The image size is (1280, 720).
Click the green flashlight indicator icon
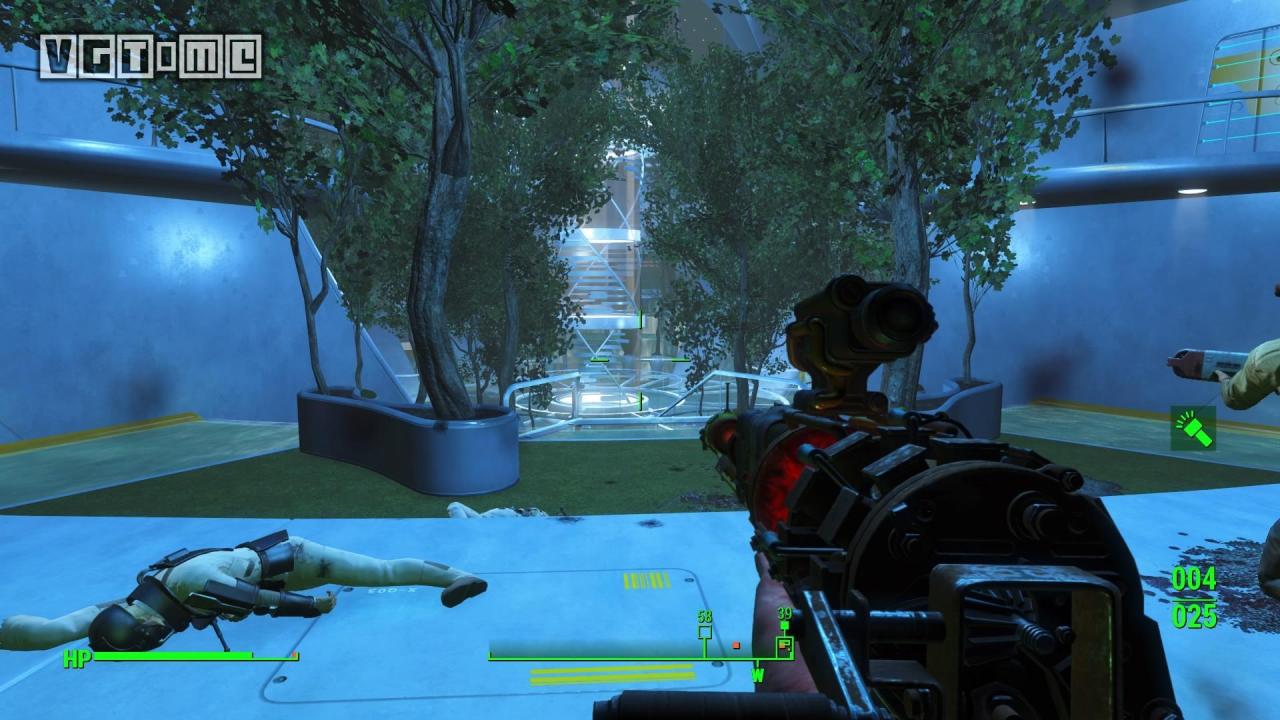click(x=1193, y=428)
